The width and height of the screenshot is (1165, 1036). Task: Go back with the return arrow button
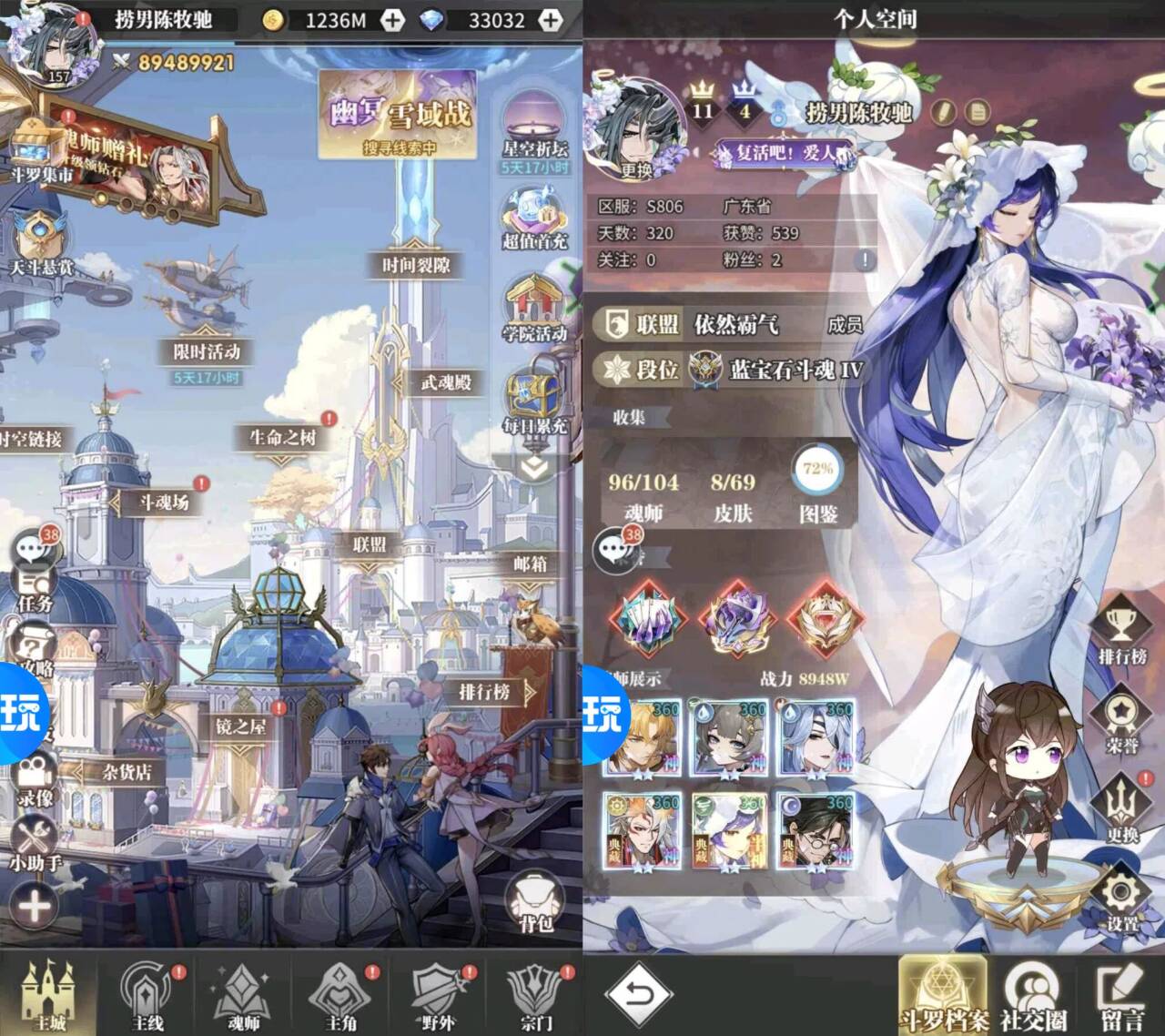pyautogui.click(x=639, y=994)
